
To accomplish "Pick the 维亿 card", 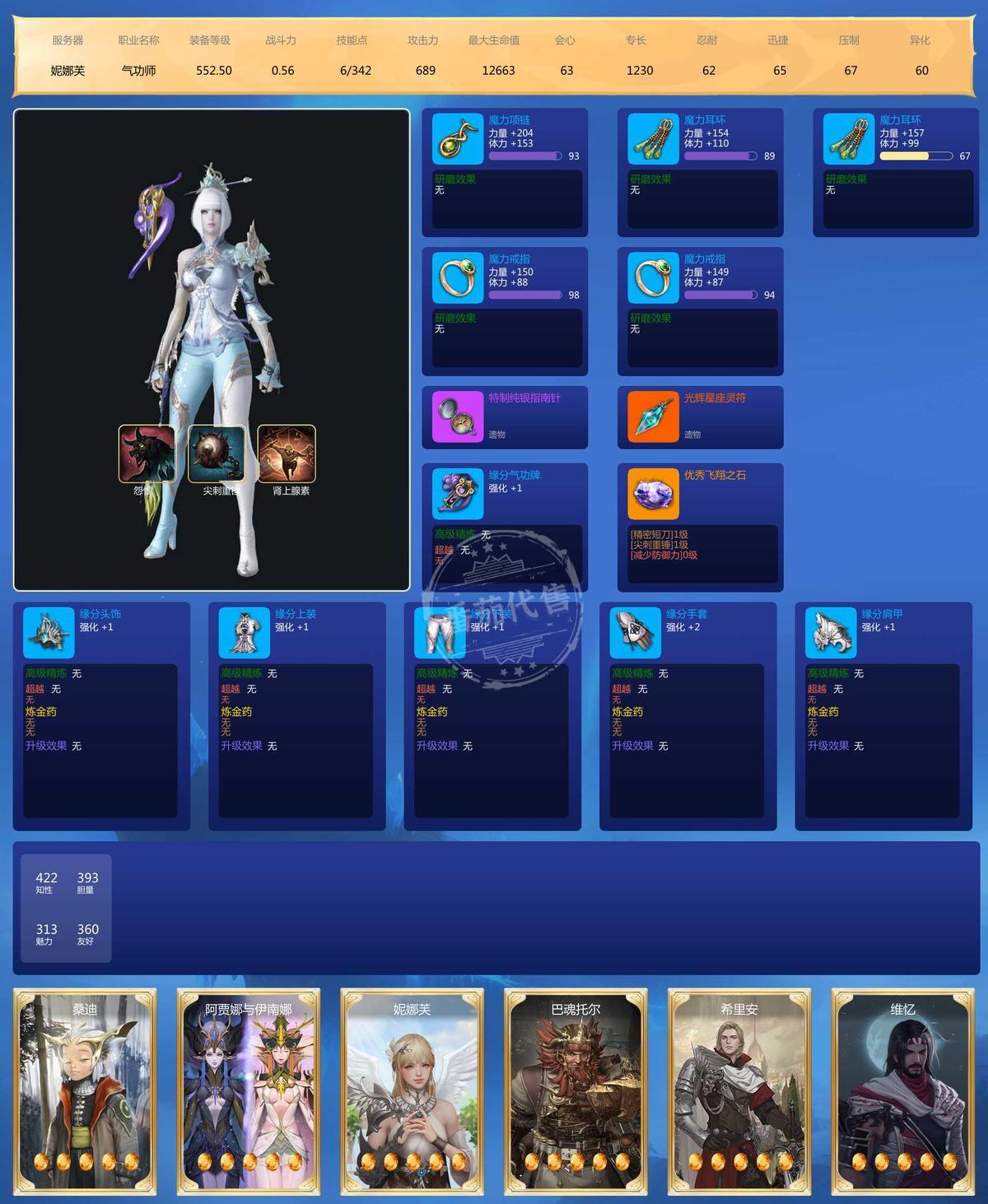I will tap(902, 1092).
